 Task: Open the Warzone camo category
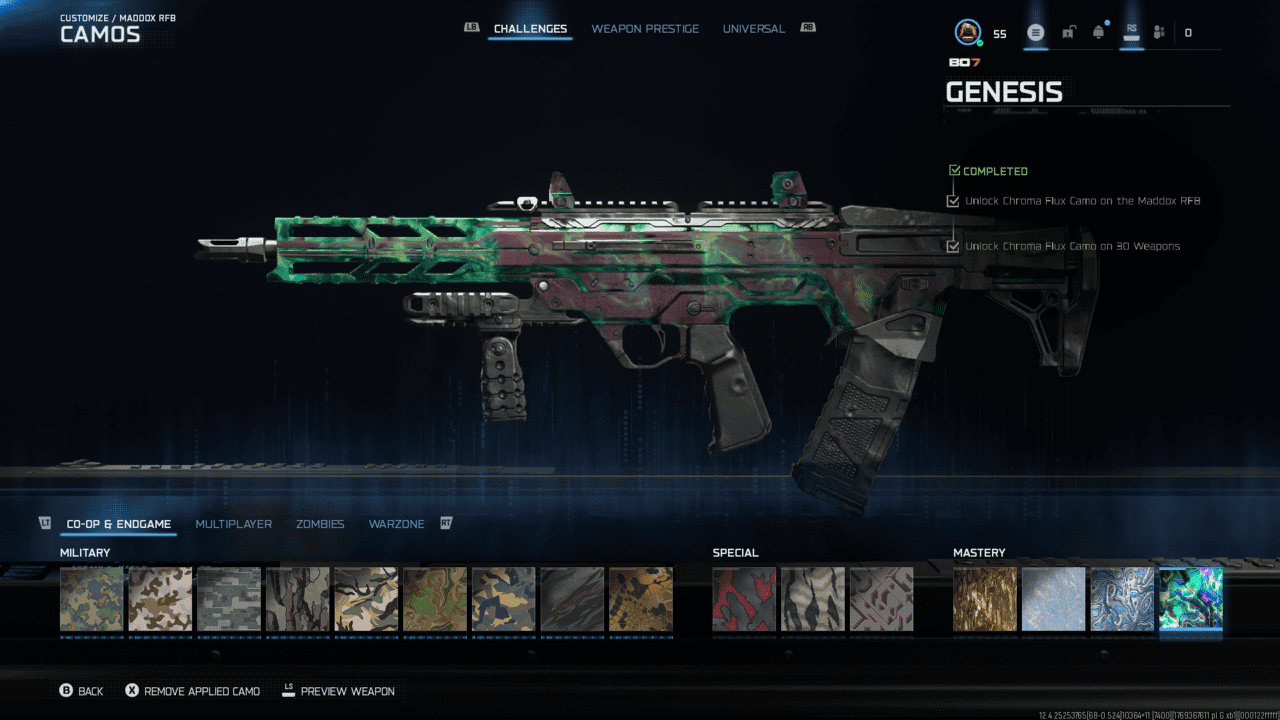coord(396,524)
